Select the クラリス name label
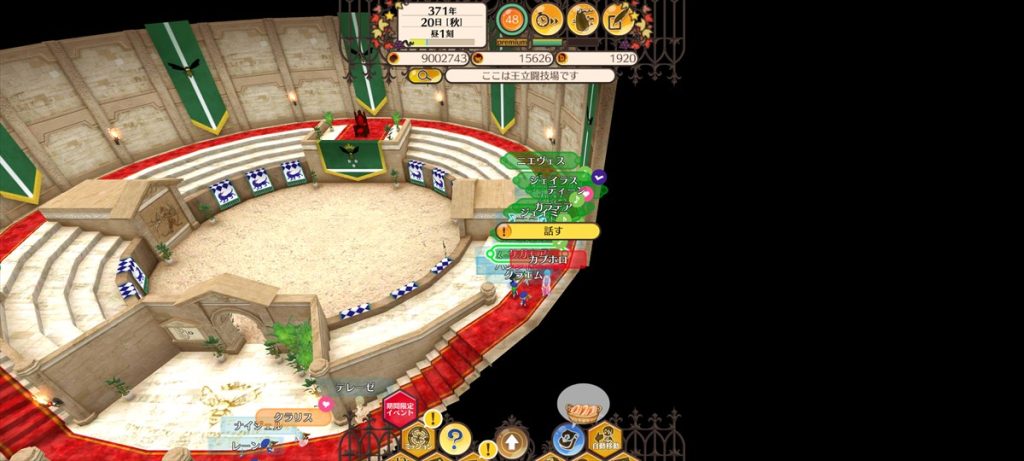This screenshot has height=461, width=1024. coord(293,417)
